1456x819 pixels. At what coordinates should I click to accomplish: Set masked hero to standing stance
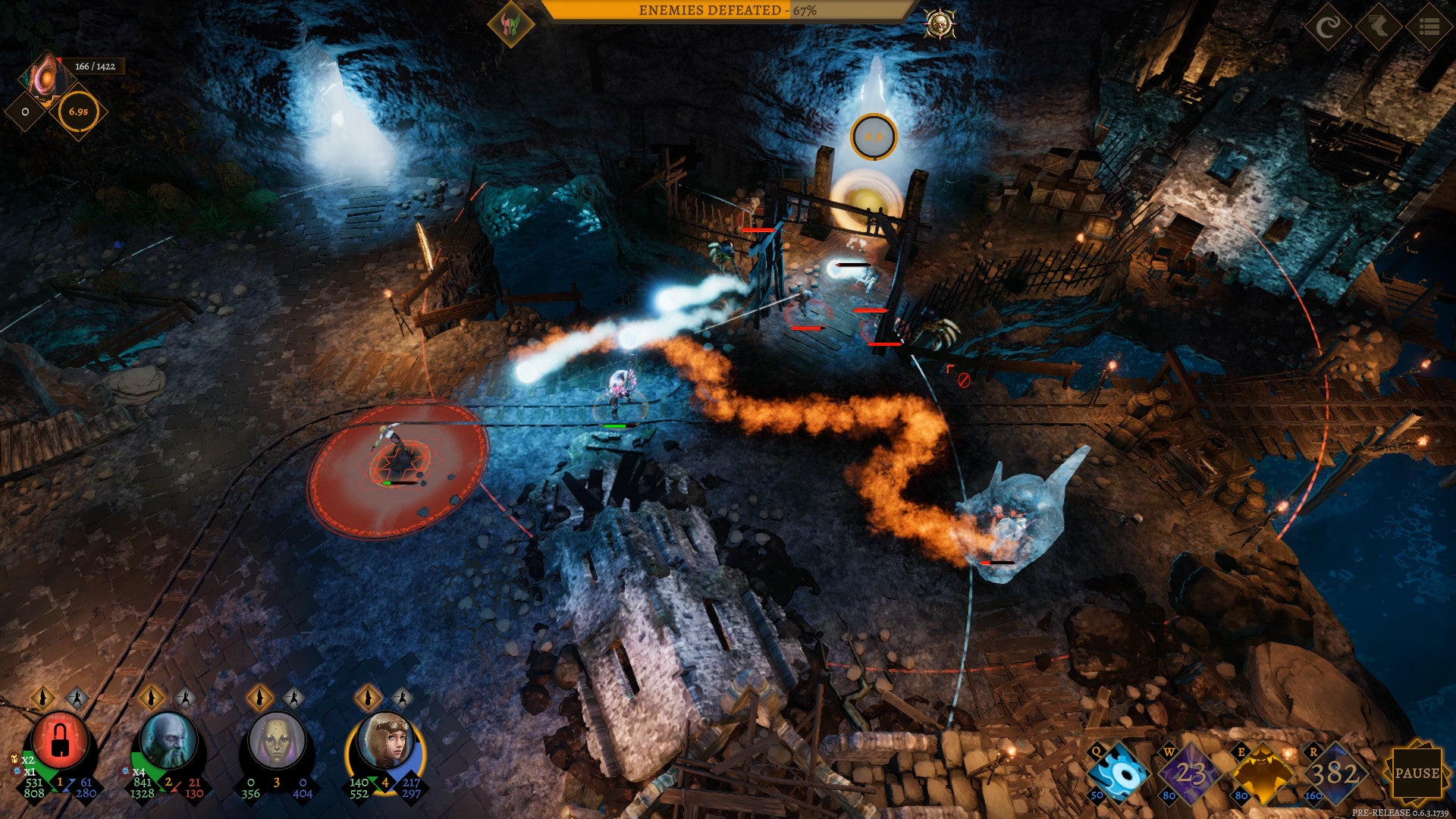pyautogui.click(x=259, y=697)
